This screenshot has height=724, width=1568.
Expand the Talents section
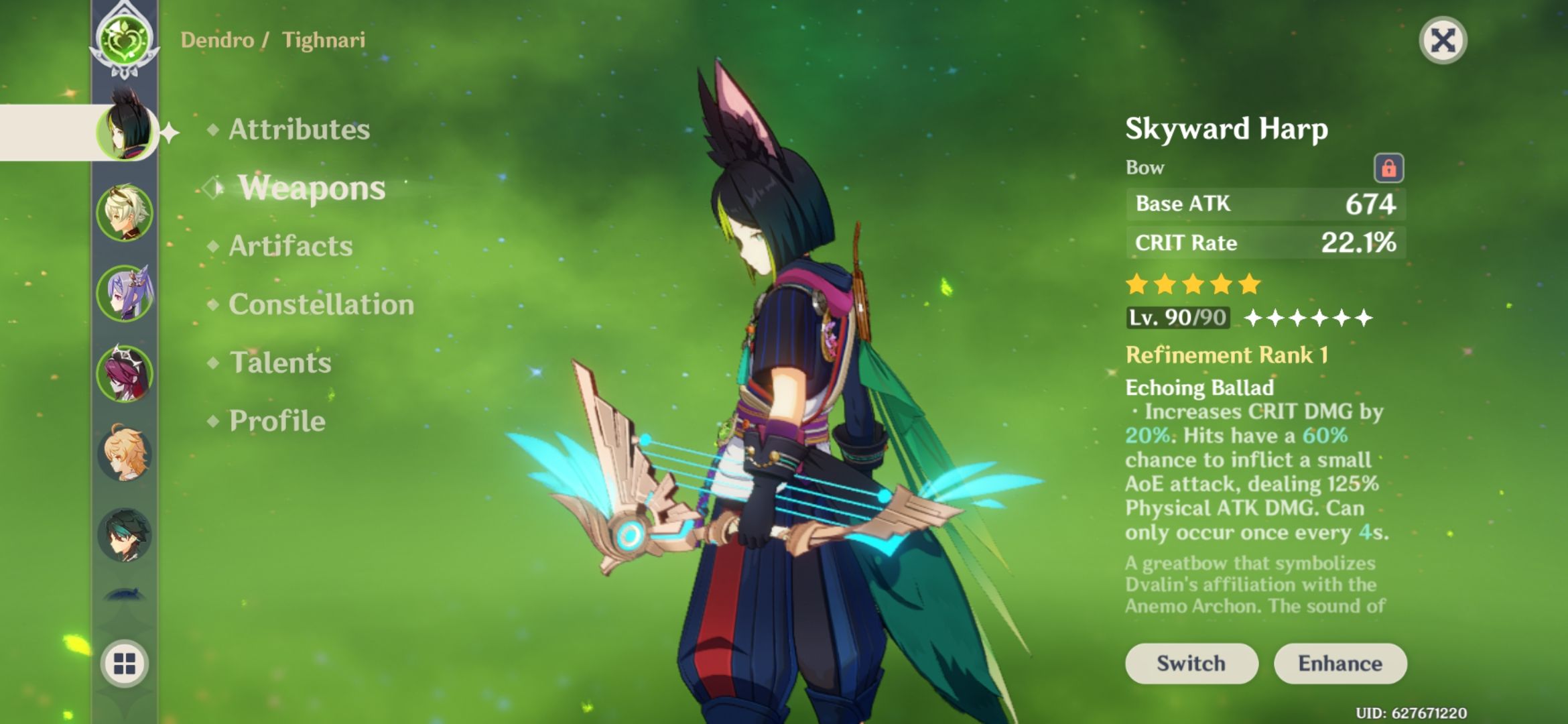point(281,364)
